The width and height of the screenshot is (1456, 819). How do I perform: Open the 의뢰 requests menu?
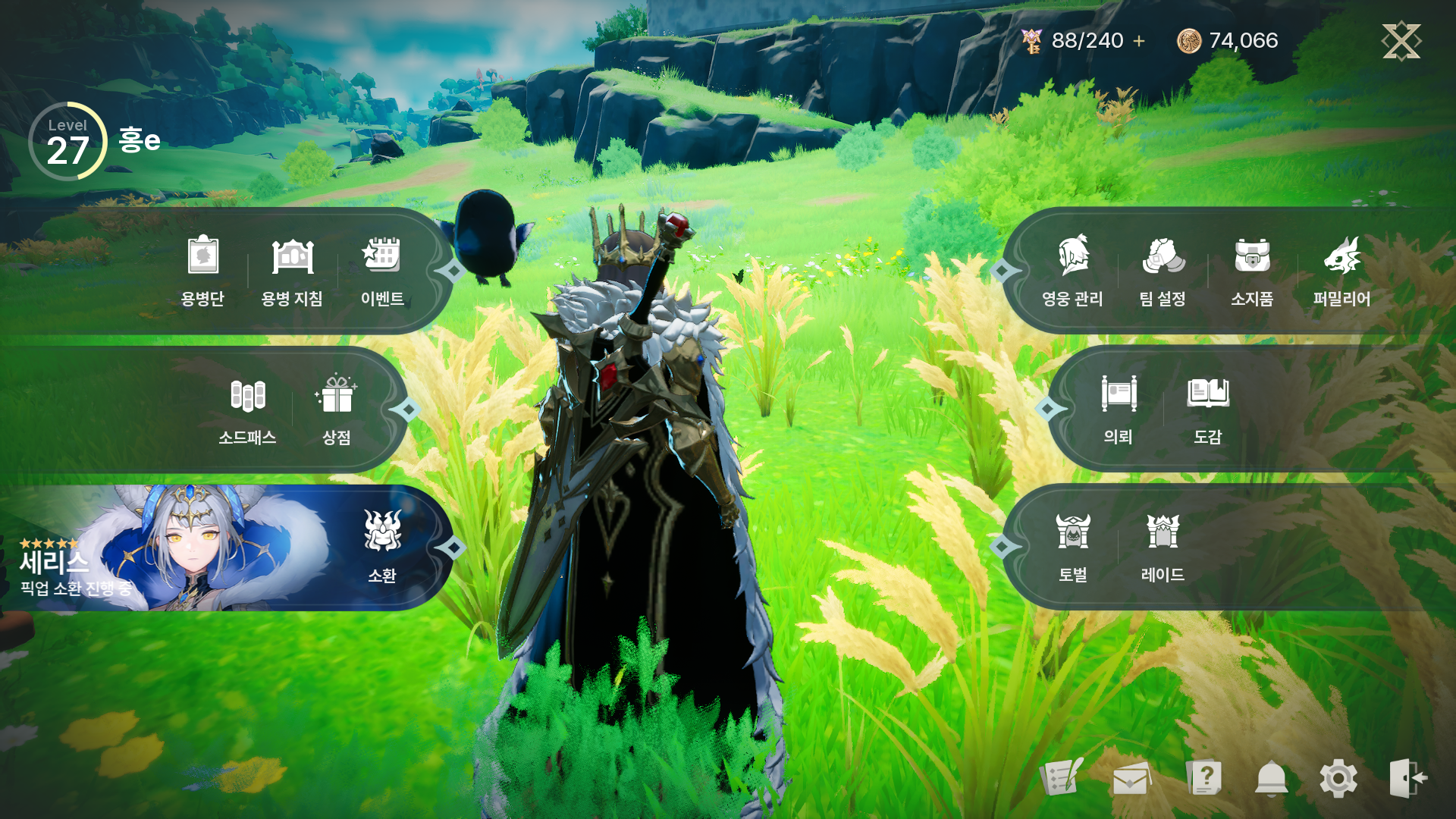(1119, 408)
